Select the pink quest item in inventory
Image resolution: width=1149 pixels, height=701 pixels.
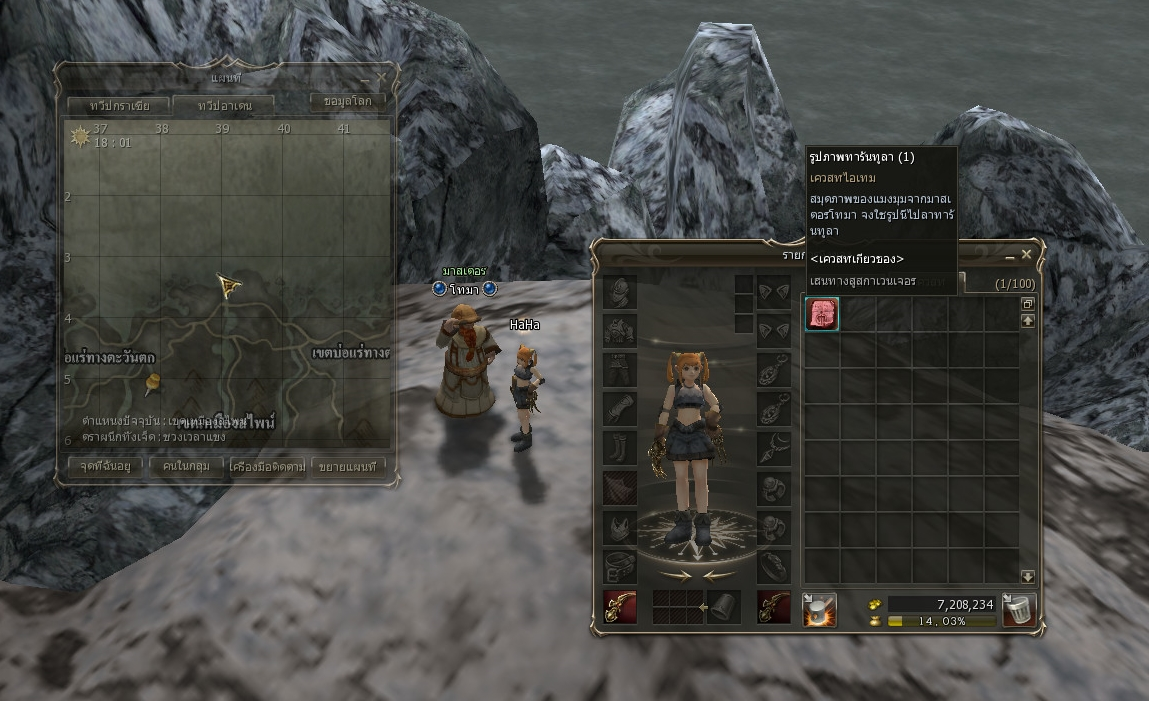822,313
